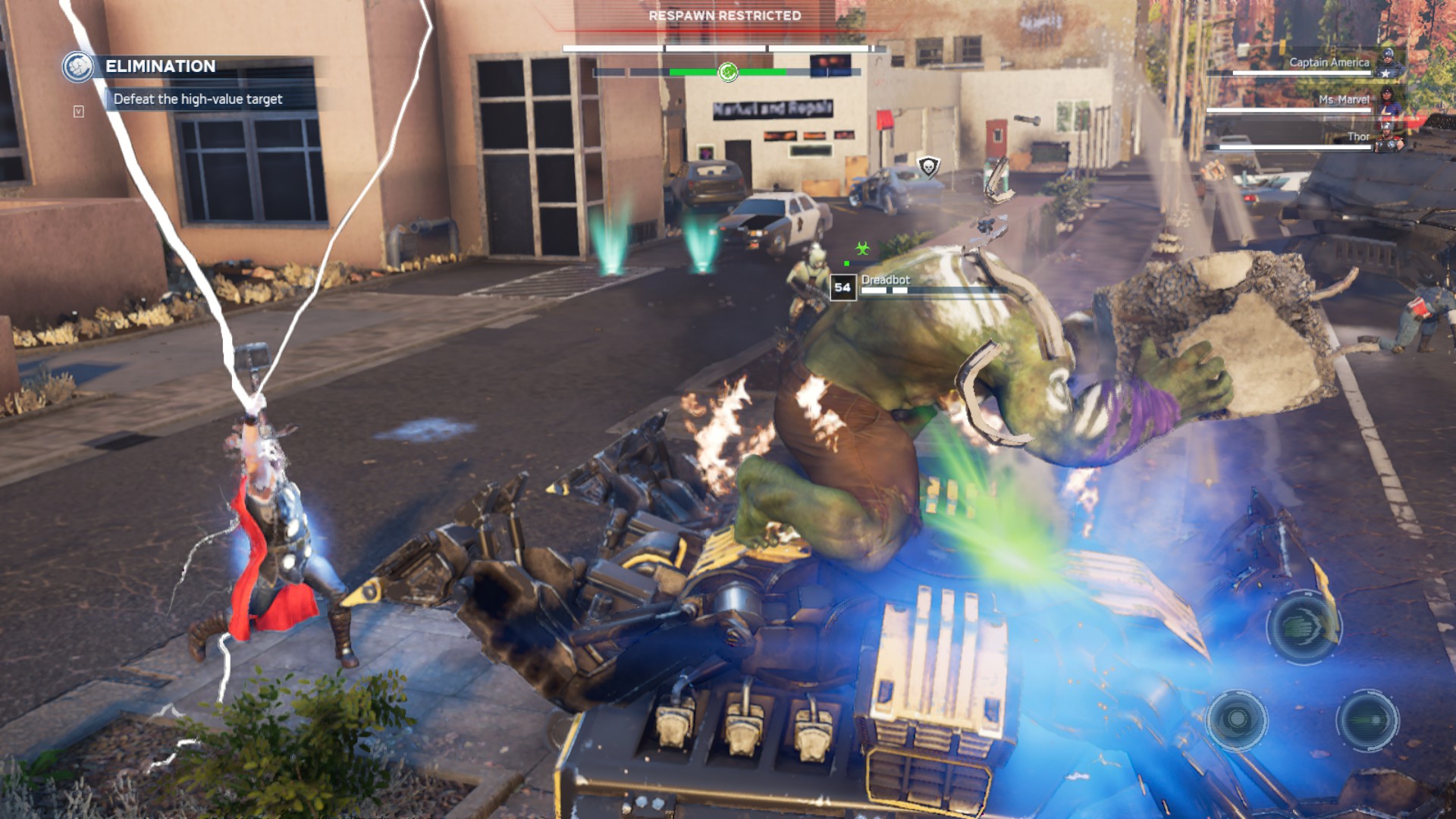Select the skull shield target marker

pyautogui.click(x=928, y=166)
